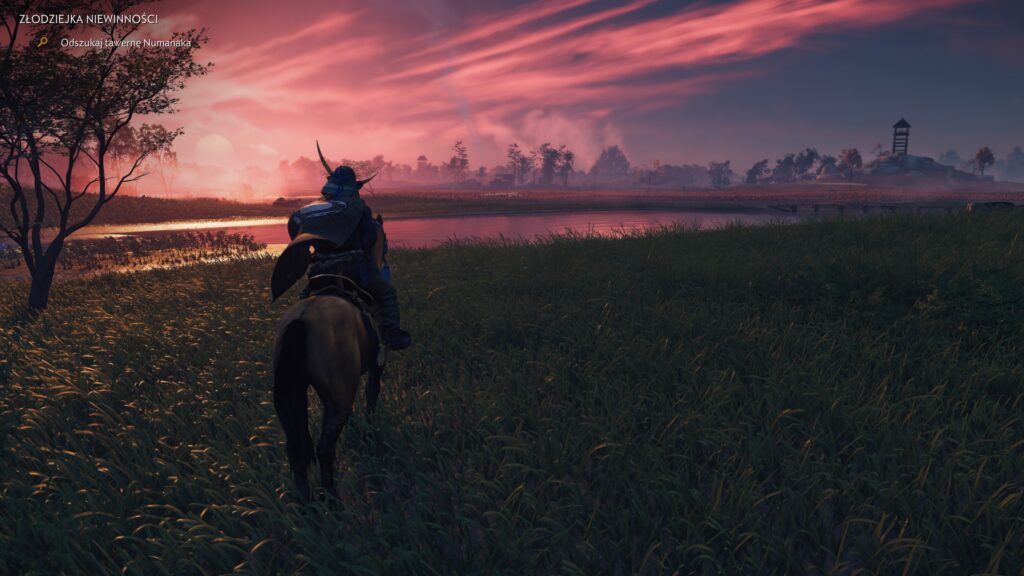Click the yellow magnifier objective icon
The height and width of the screenshot is (576, 1024).
point(42,42)
